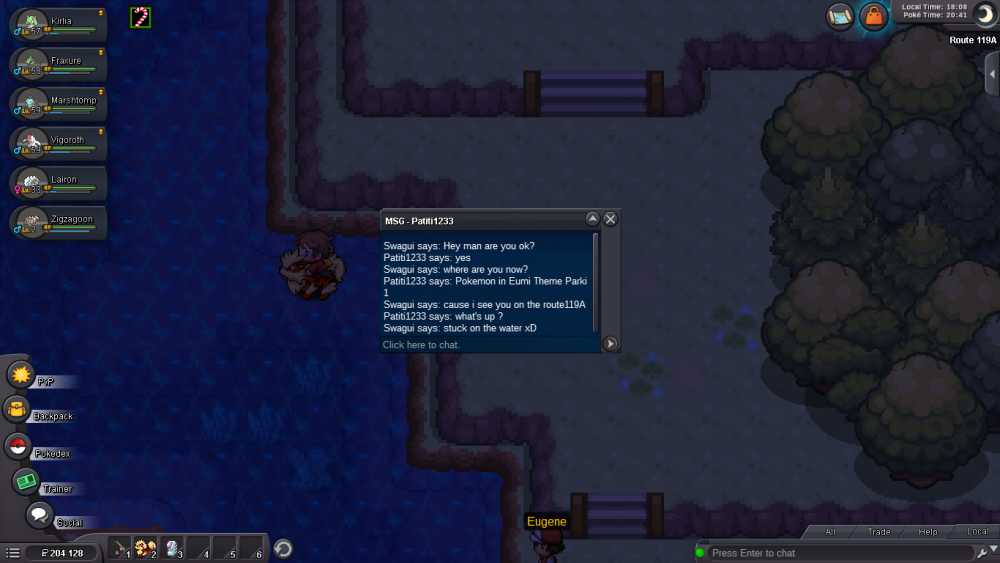Open the Pokedex
Image resolution: width=1000 pixels, height=563 pixels.
(17, 447)
